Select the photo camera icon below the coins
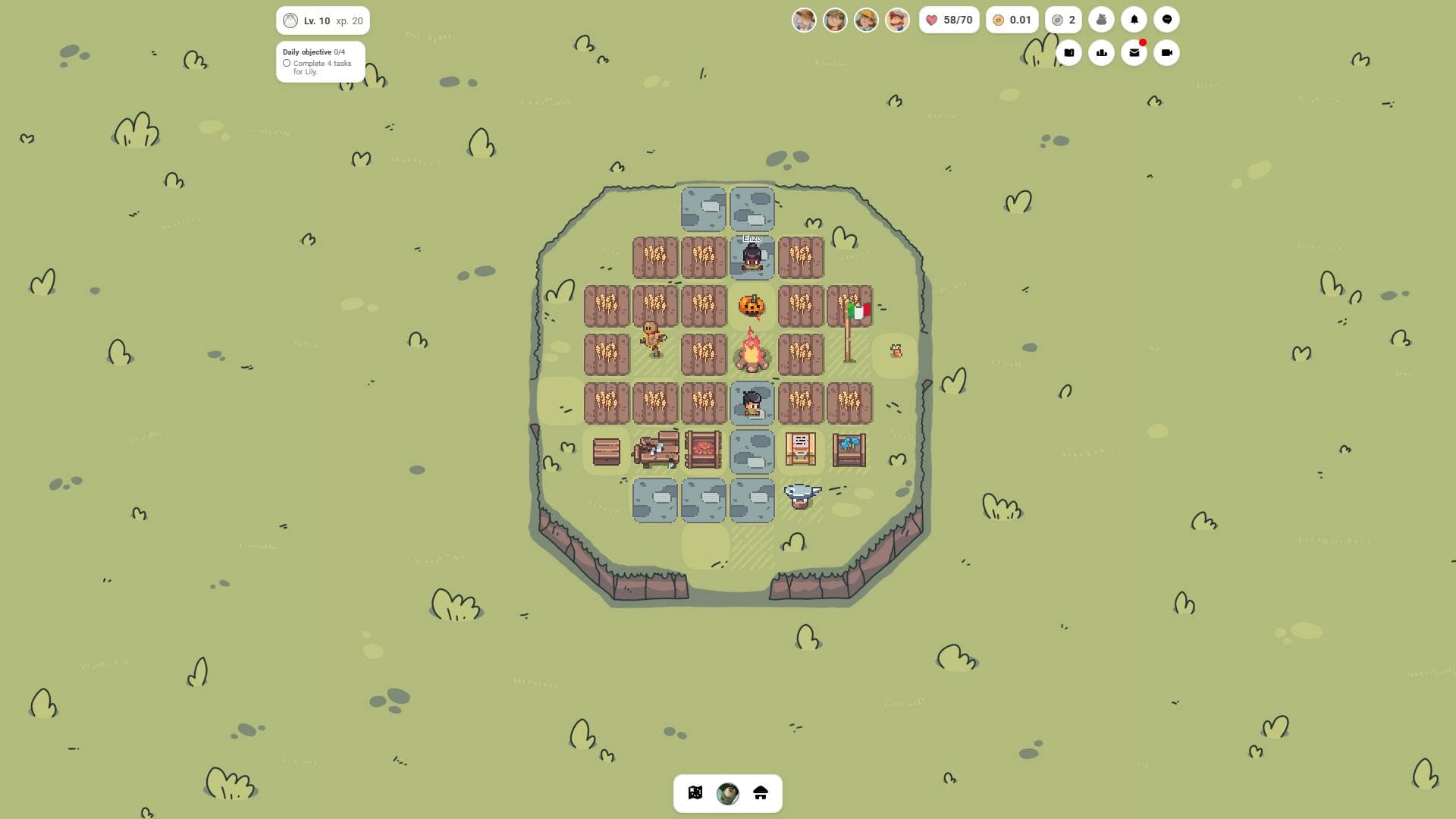Viewport: 1456px width, 819px height. click(x=1069, y=52)
